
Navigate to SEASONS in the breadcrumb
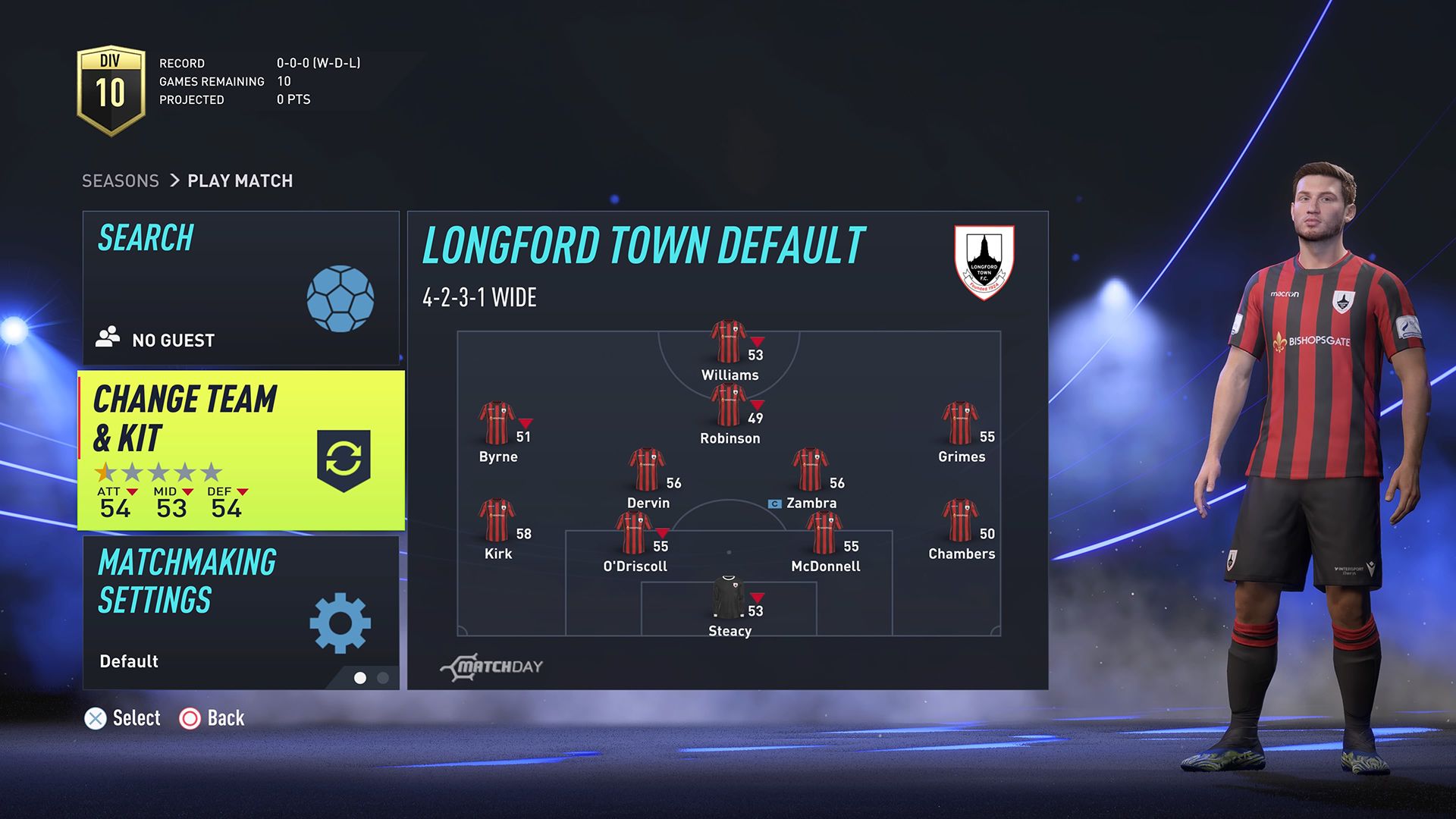[120, 180]
